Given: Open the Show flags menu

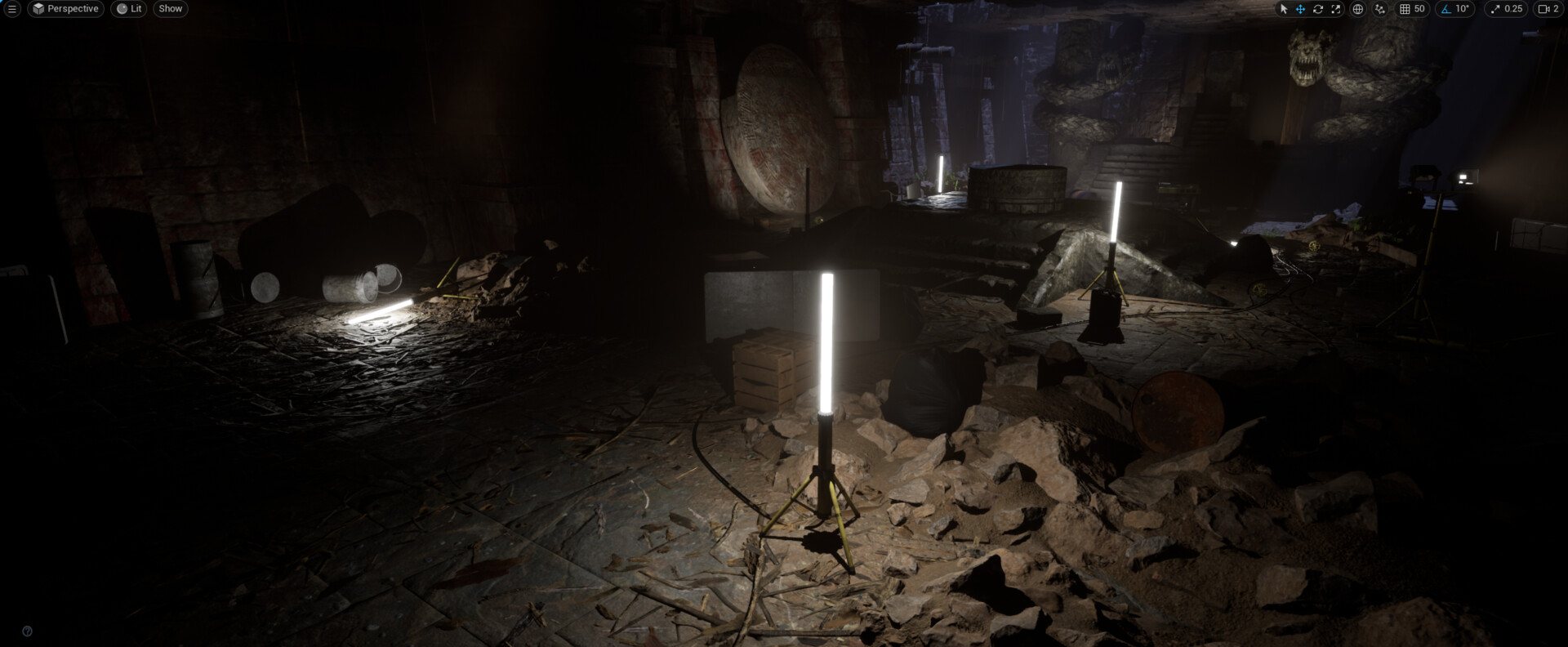Looking at the screenshot, I should click(171, 9).
